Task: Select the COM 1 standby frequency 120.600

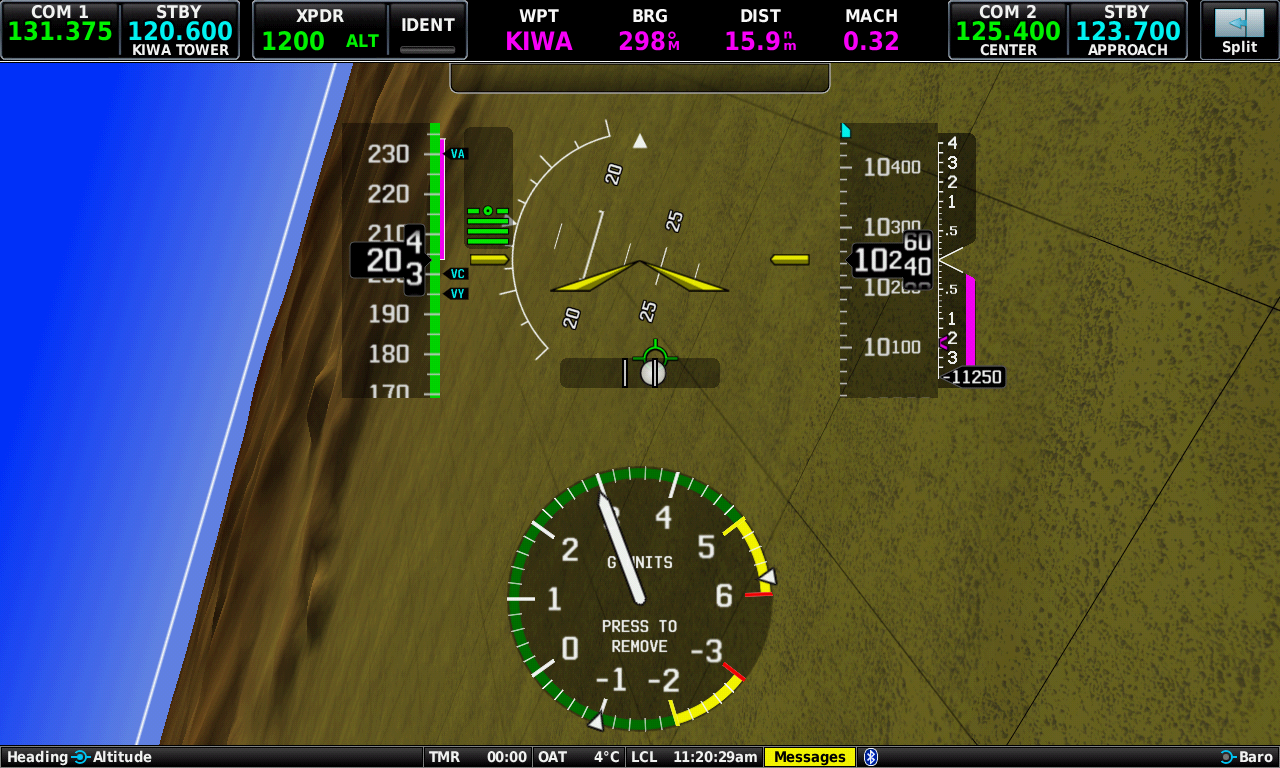Action: [x=180, y=30]
